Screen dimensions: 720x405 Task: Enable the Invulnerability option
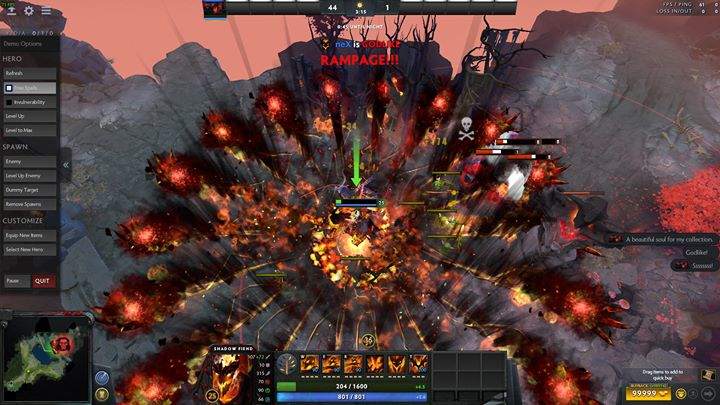pyautogui.click(x=10, y=102)
